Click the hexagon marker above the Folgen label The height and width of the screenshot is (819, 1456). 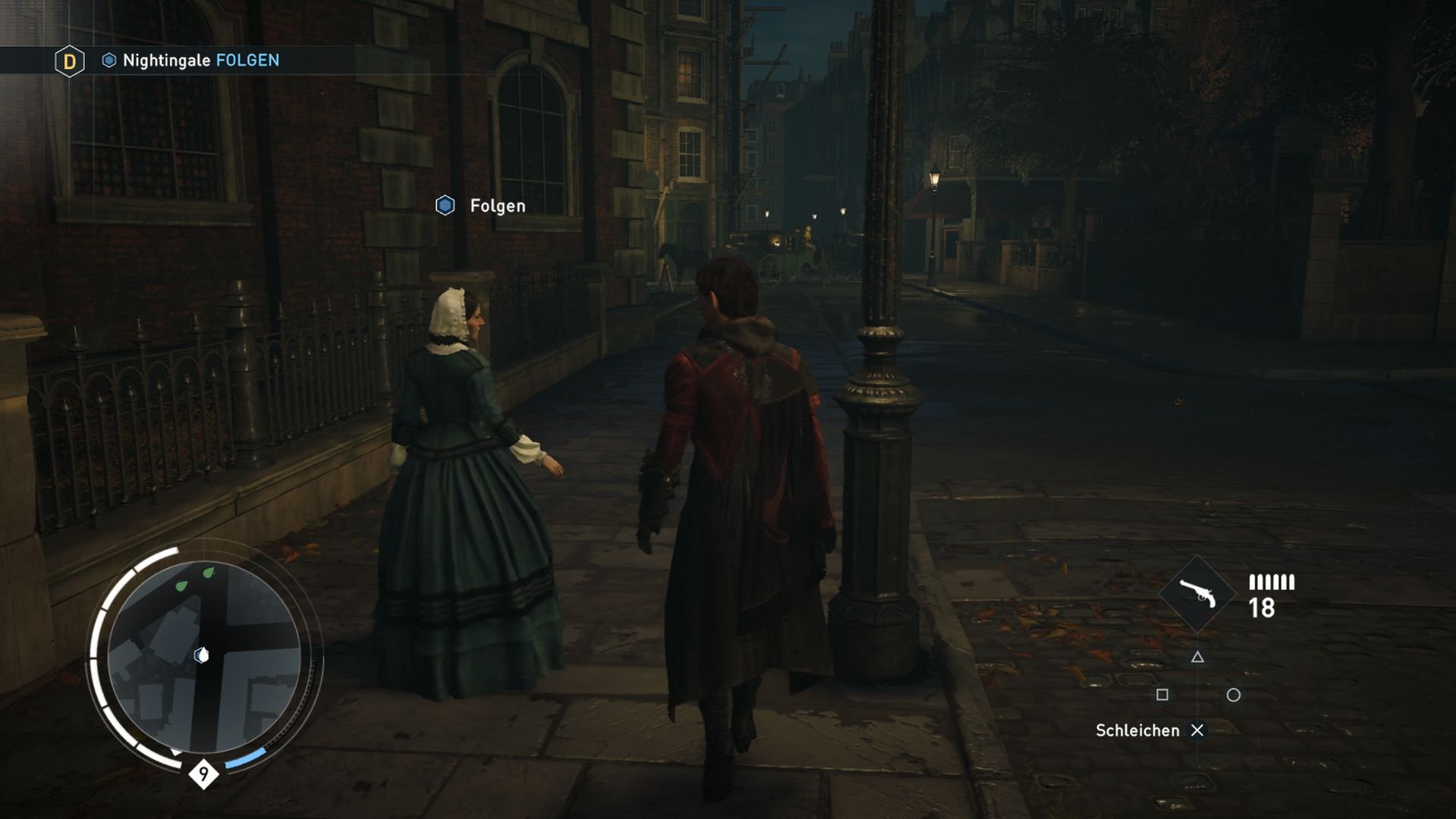pos(446,203)
